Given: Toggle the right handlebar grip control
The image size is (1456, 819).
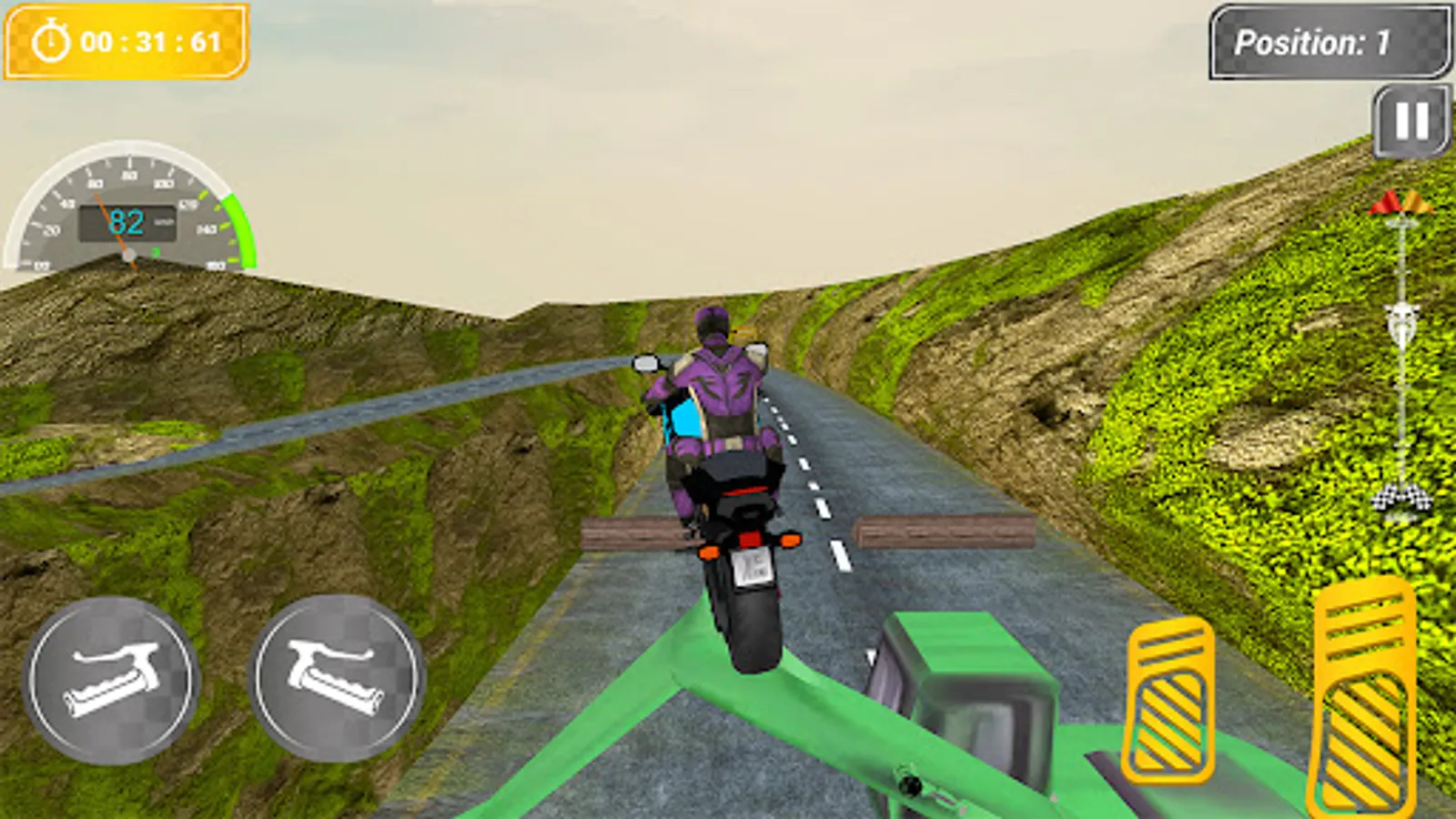Looking at the screenshot, I should click(337, 678).
